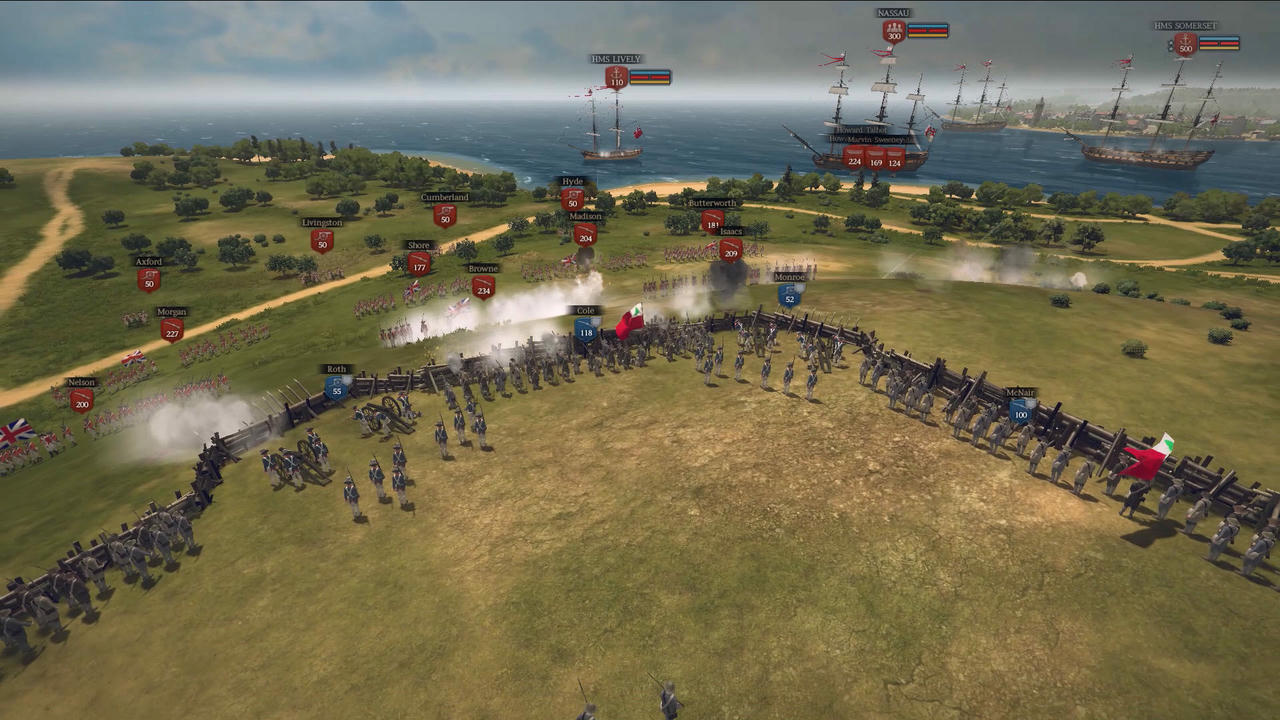Click Nelson's red unit badge
Screen dimensions: 1280x720
tap(81, 400)
